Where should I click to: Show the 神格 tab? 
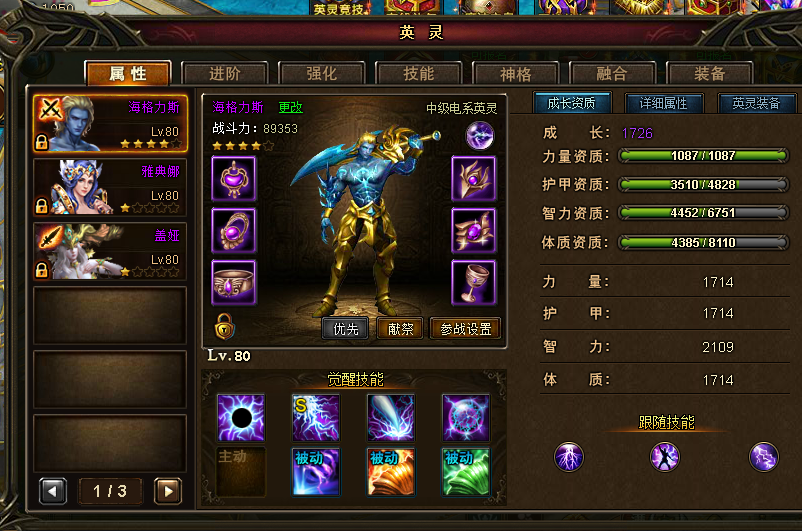pos(515,74)
